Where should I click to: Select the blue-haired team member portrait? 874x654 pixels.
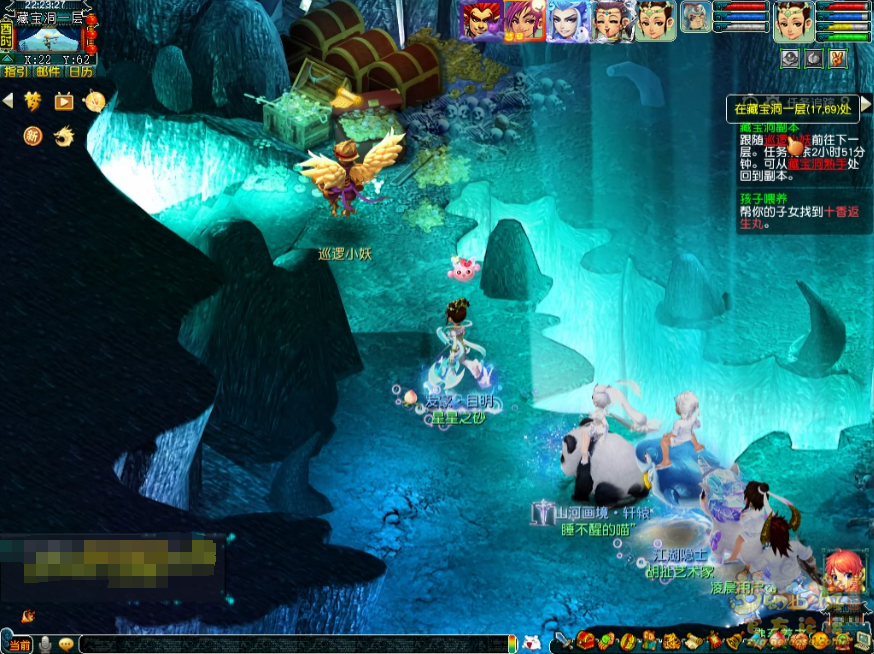(x=568, y=20)
